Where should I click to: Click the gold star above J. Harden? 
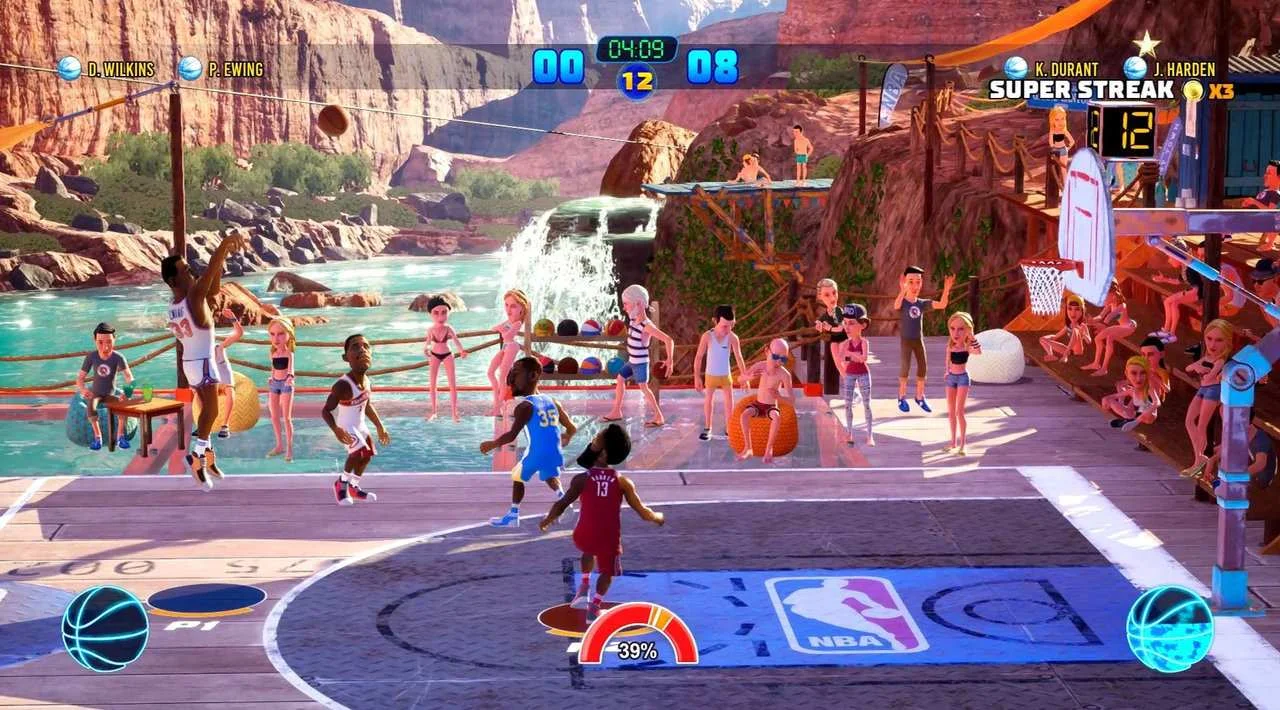(1146, 43)
